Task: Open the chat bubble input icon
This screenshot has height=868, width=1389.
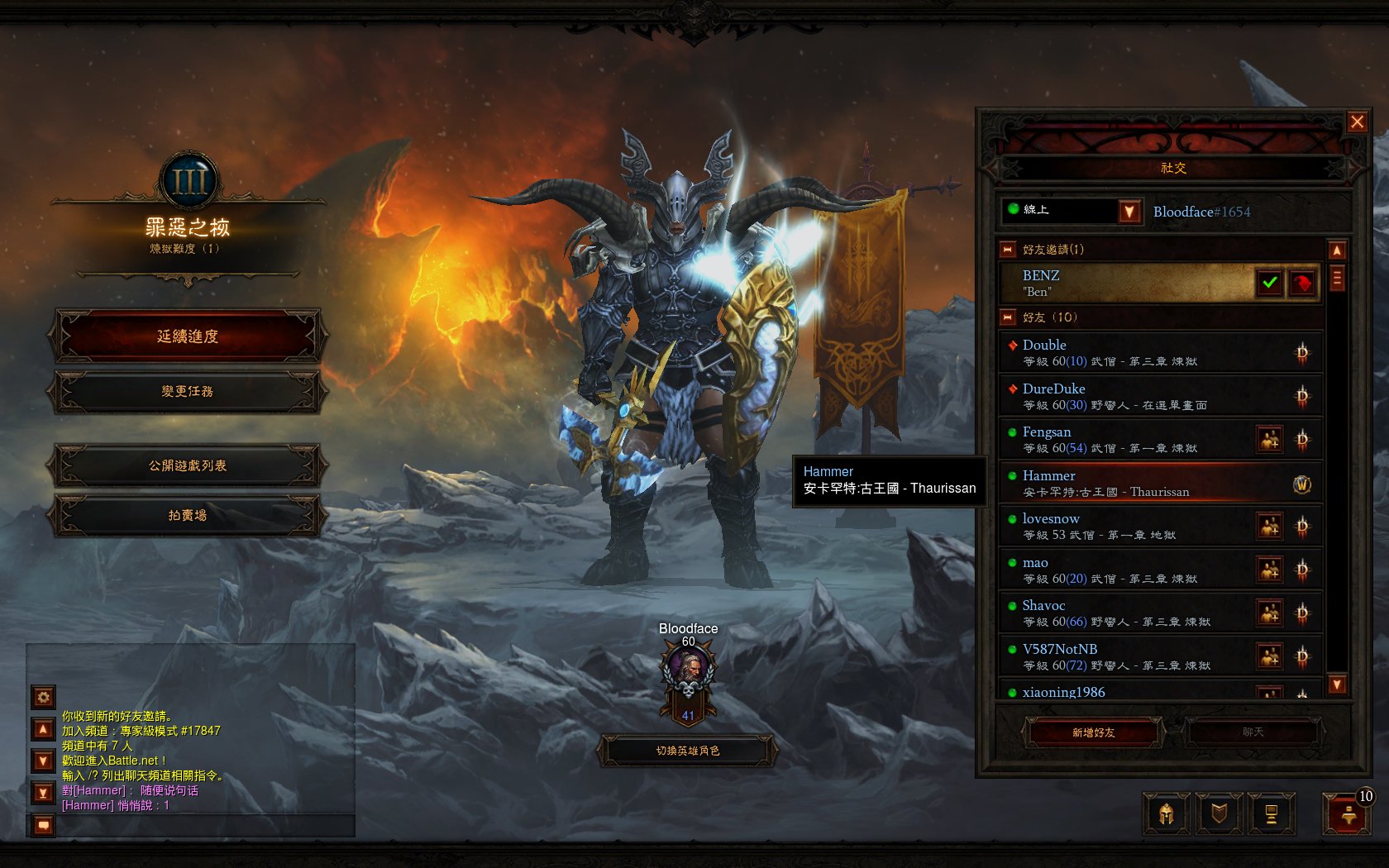Action: point(44,824)
